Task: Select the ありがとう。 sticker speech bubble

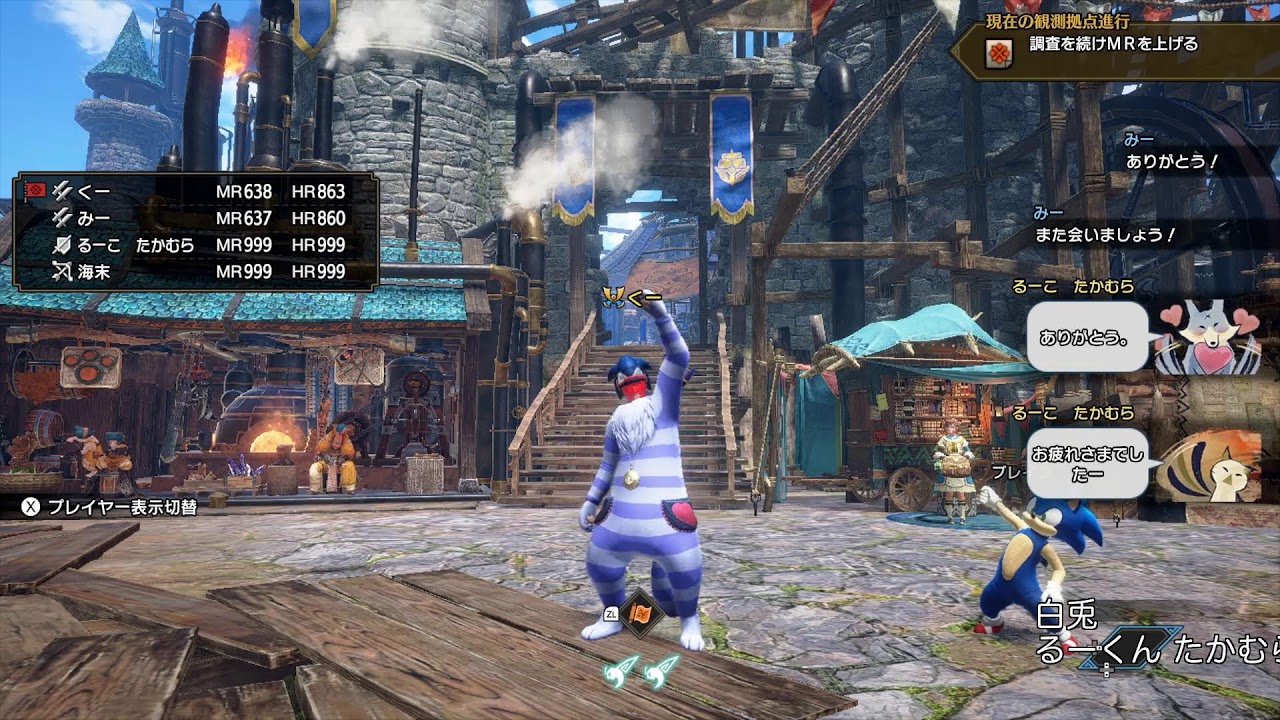Action: (x=1087, y=338)
